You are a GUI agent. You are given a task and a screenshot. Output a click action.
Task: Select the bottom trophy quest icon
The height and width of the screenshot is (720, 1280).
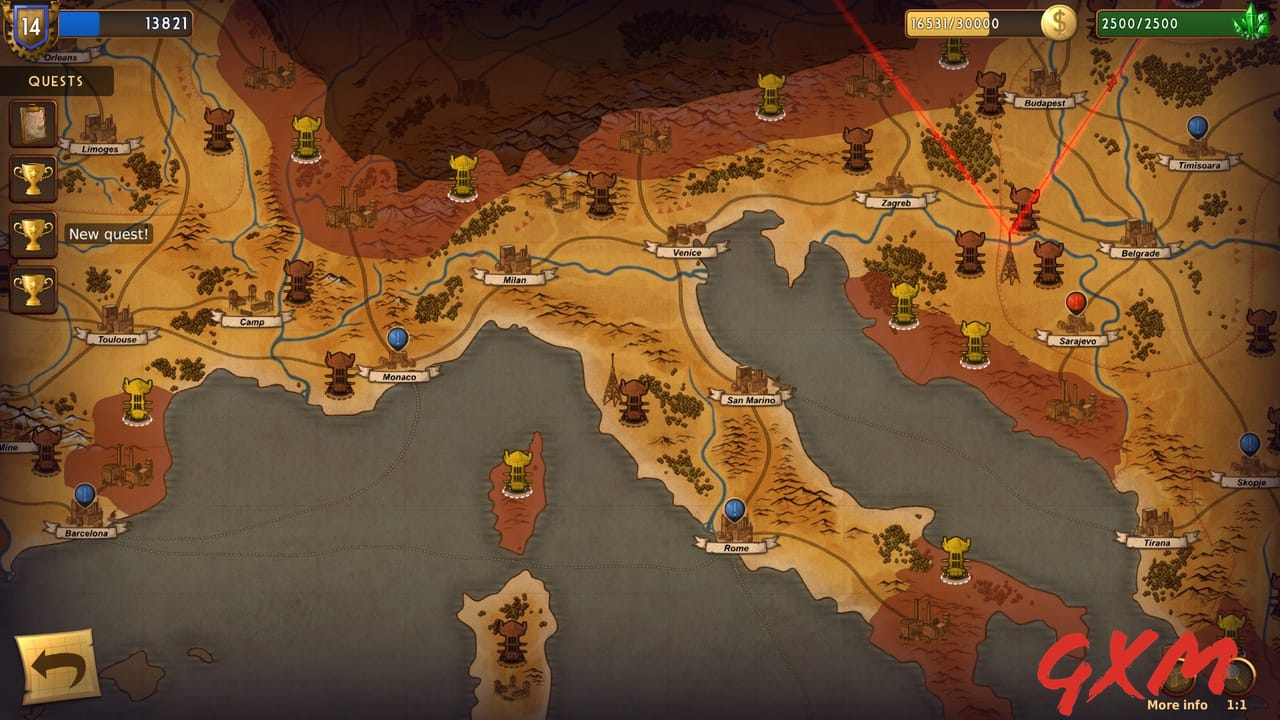coord(32,289)
